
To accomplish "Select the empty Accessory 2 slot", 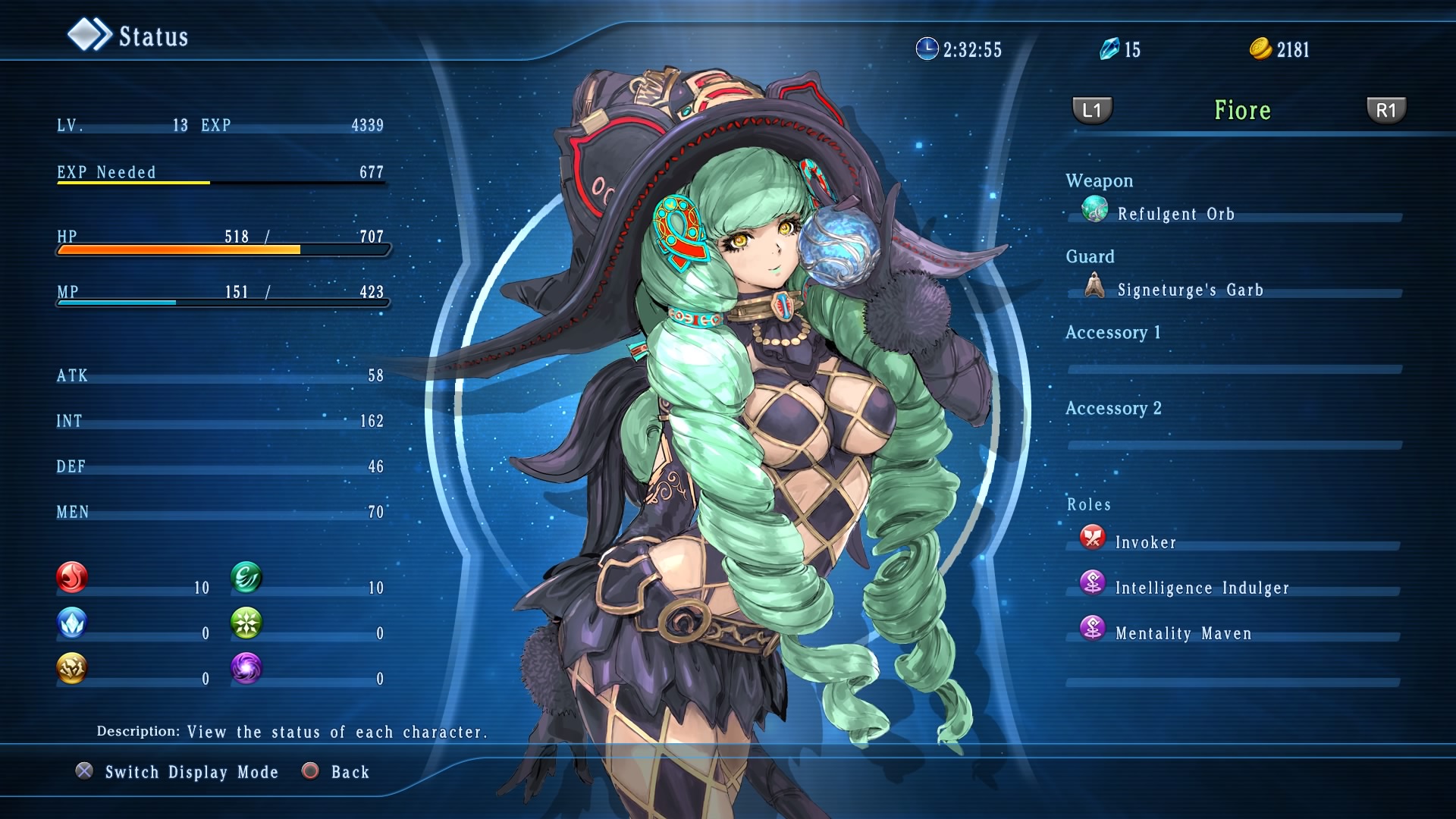I will coord(1234,444).
